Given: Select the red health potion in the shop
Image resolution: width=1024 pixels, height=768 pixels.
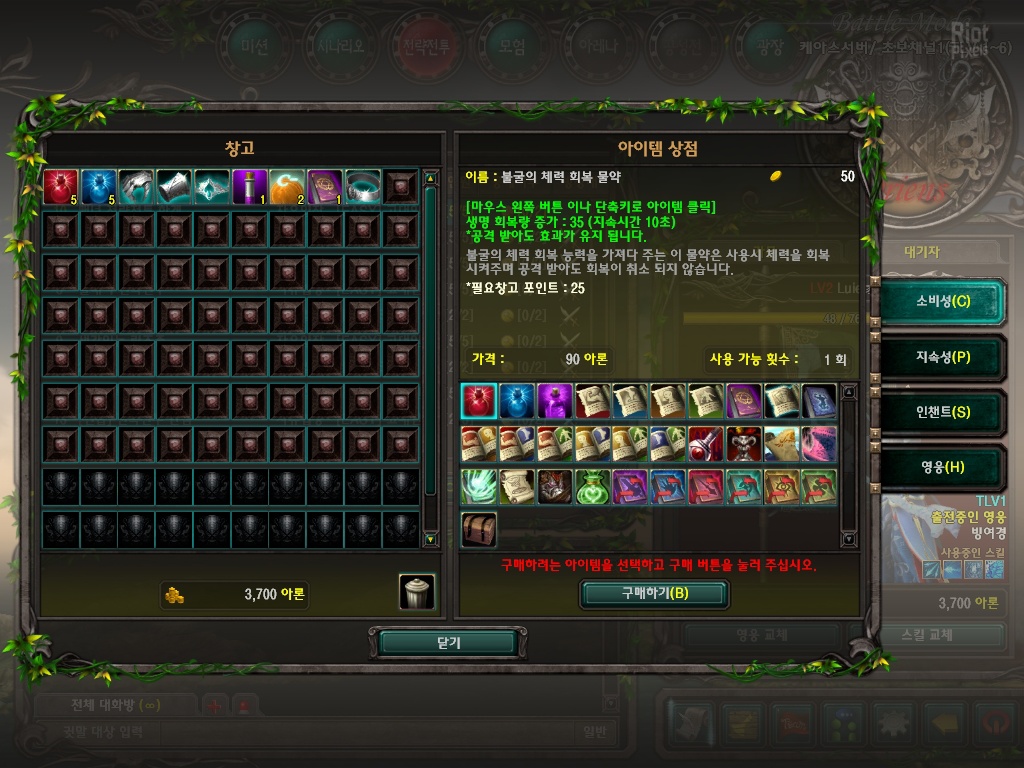Looking at the screenshot, I should pyautogui.click(x=479, y=401).
